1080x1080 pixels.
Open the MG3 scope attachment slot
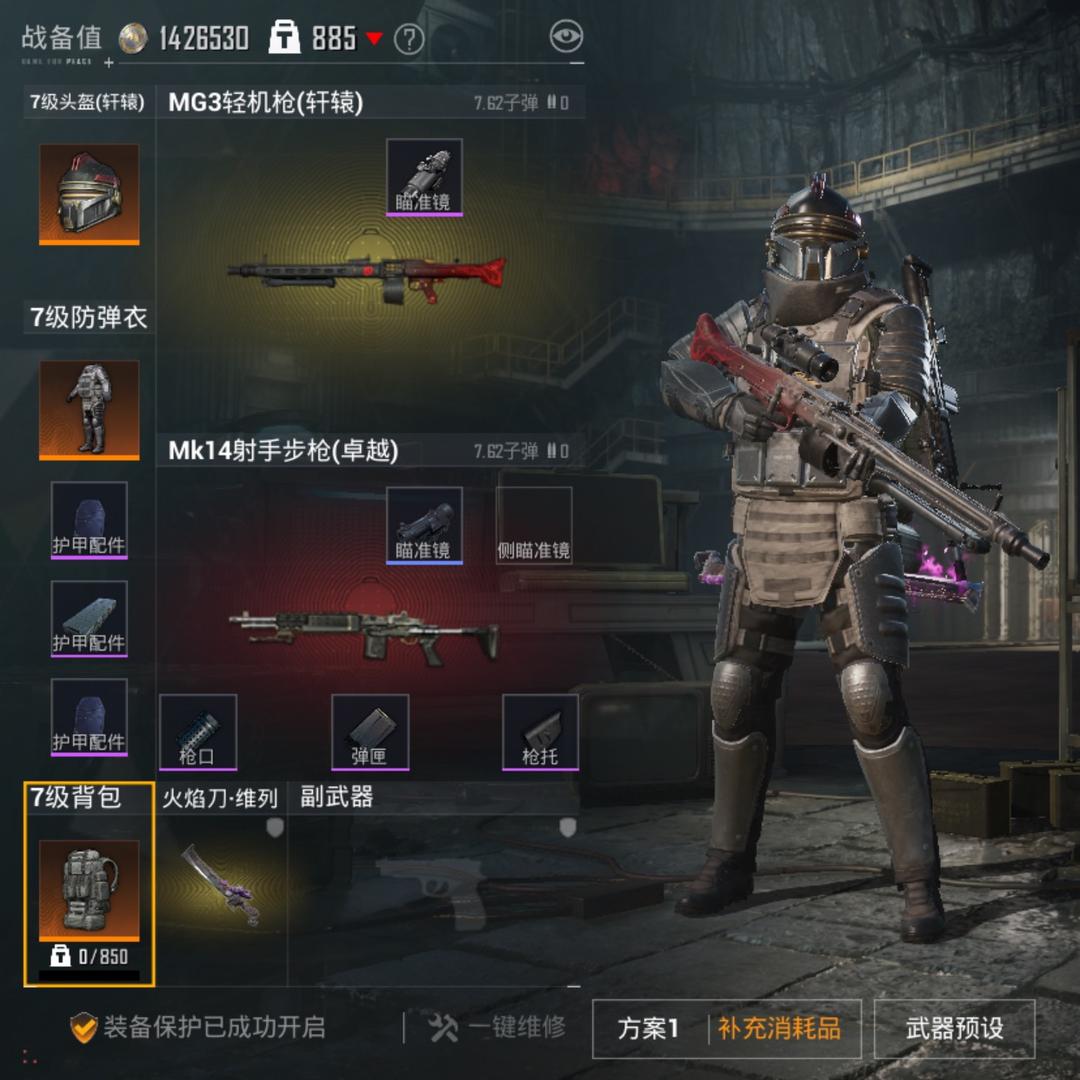(x=424, y=177)
